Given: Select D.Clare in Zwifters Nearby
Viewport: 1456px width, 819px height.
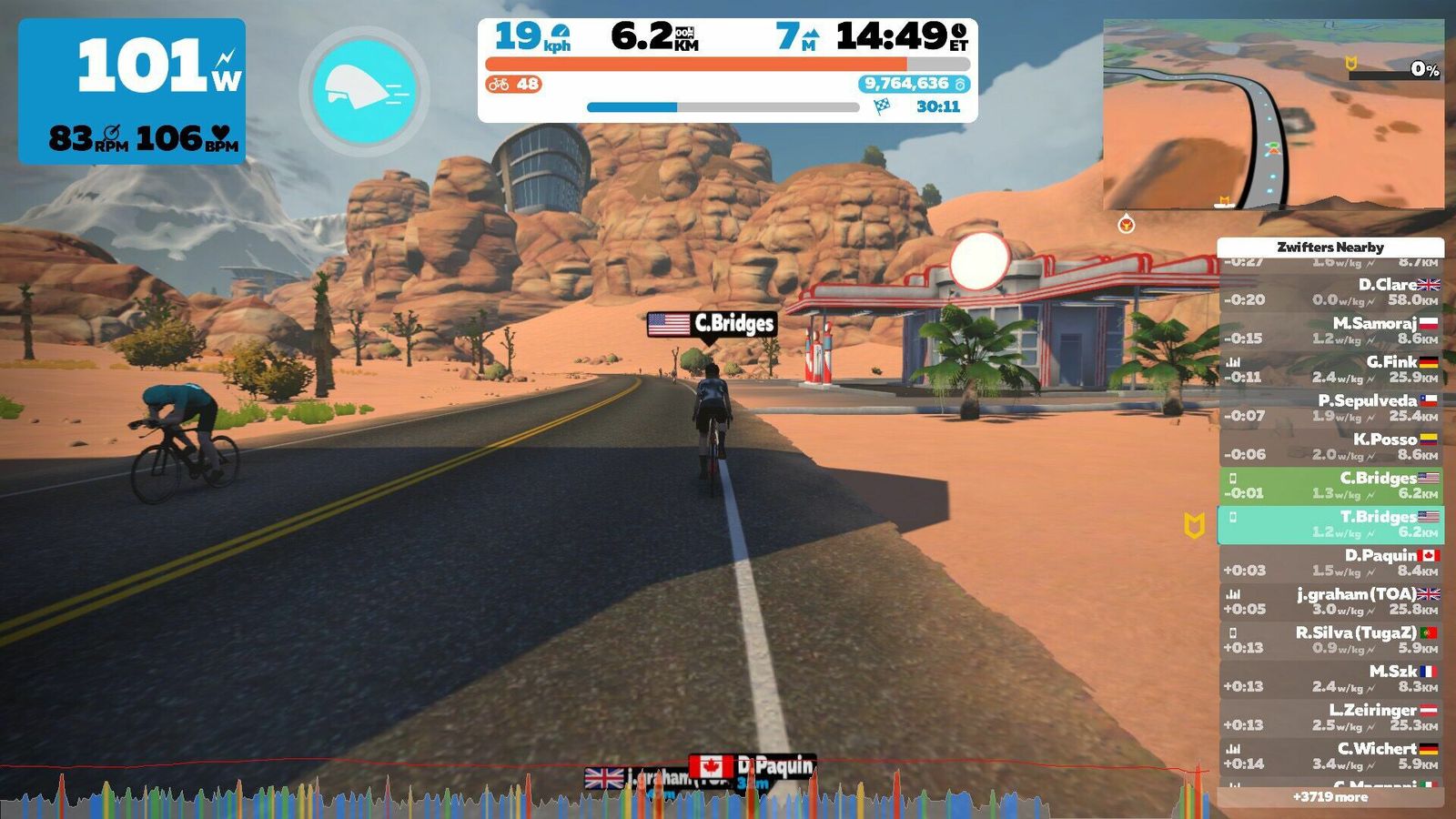Looking at the screenshot, I should (1330, 292).
